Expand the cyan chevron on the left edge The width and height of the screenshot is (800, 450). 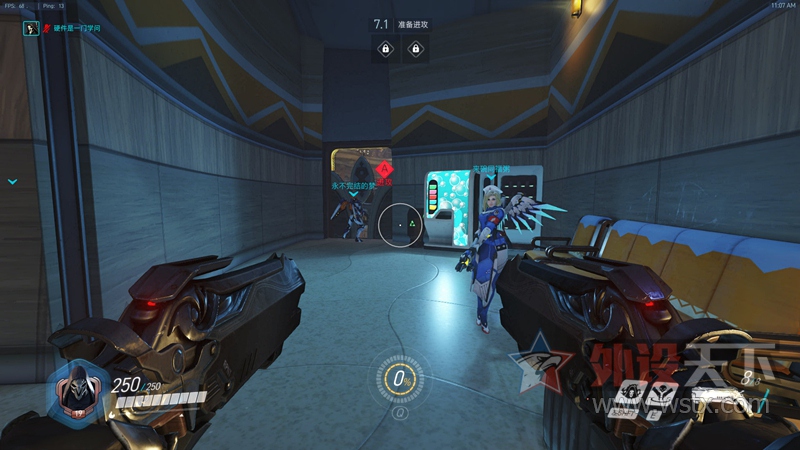point(12,182)
